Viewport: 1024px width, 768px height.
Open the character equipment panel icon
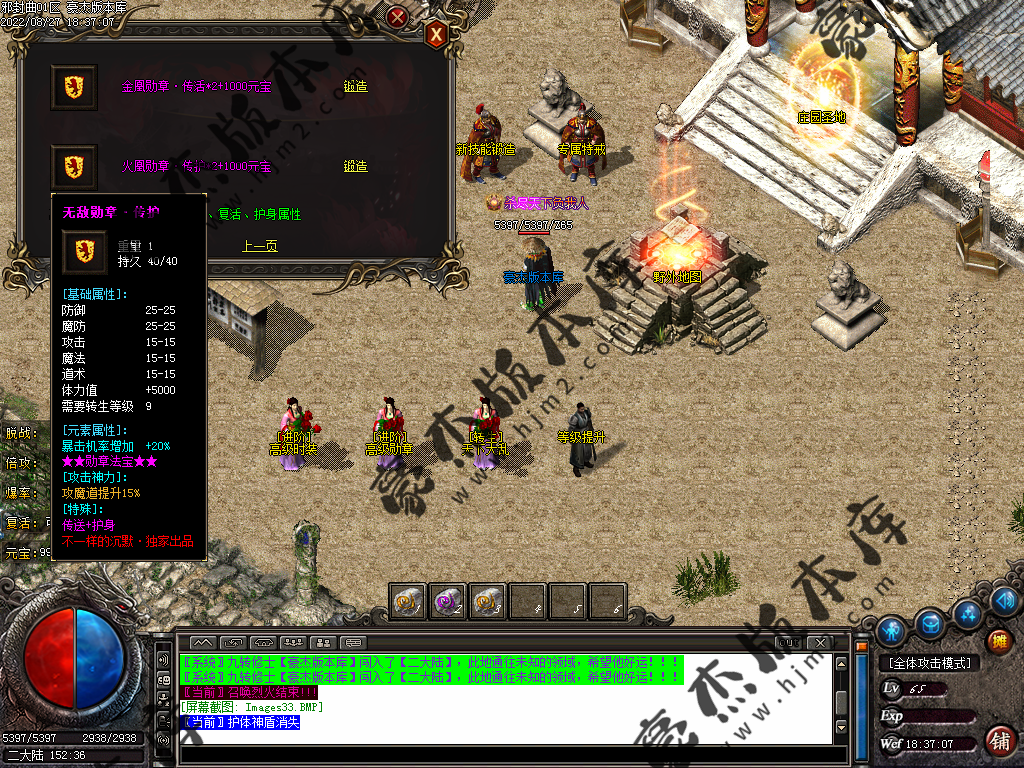tap(891, 630)
